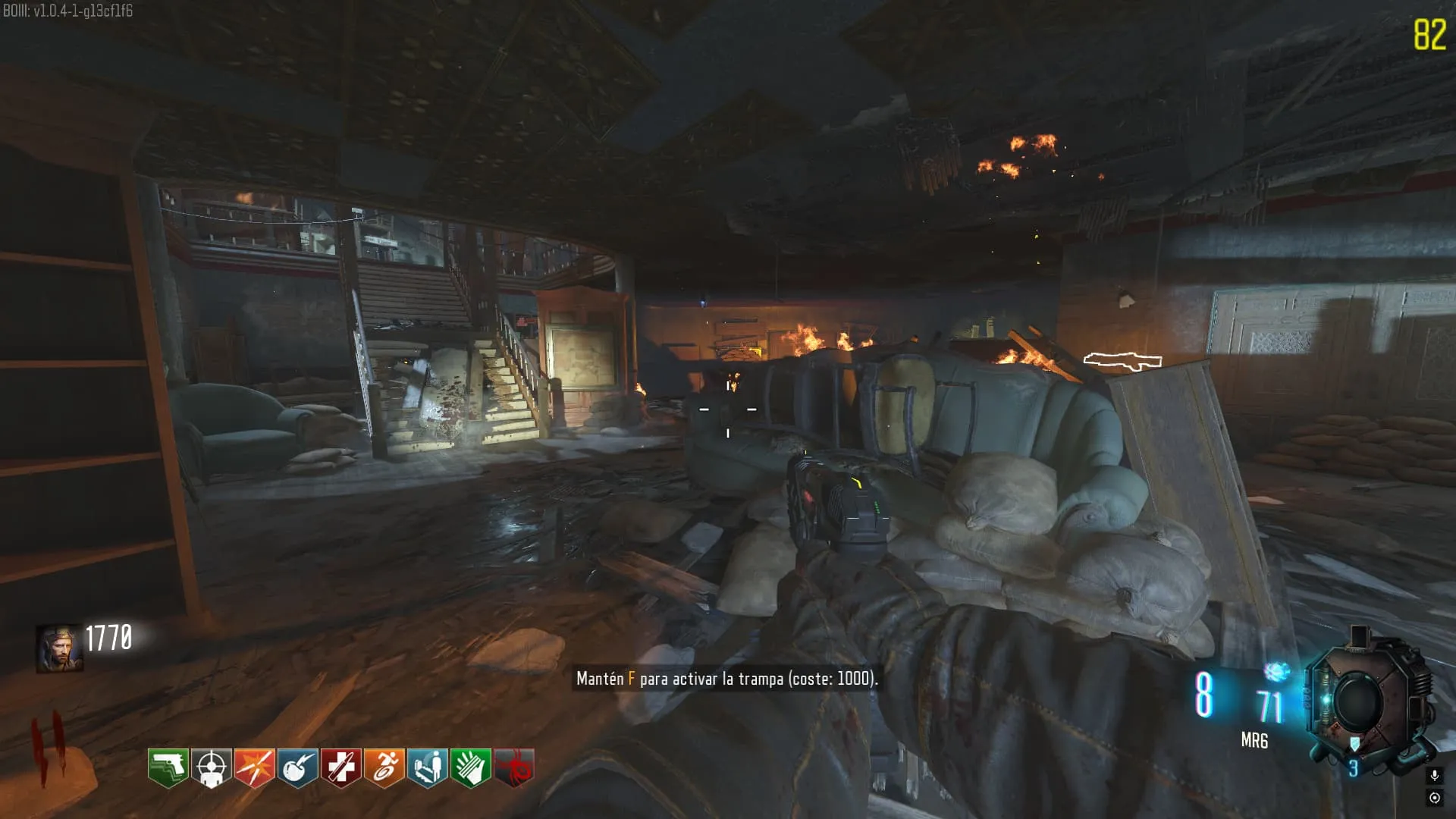Choose the blue cherry perk icon
Viewport: 1456px width, 819px height.
click(298, 767)
